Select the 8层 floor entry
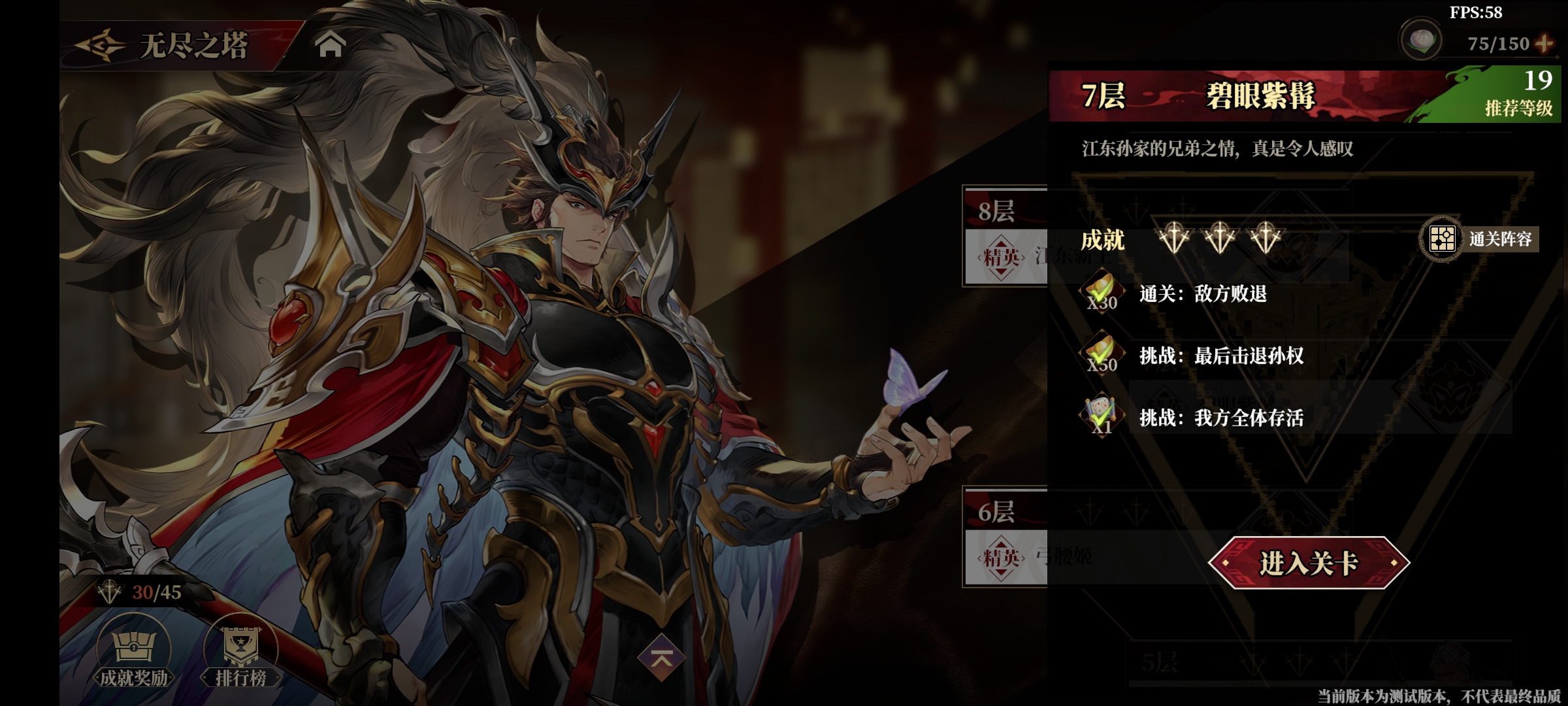This screenshot has height=706, width=1568. click(x=1005, y=235)
